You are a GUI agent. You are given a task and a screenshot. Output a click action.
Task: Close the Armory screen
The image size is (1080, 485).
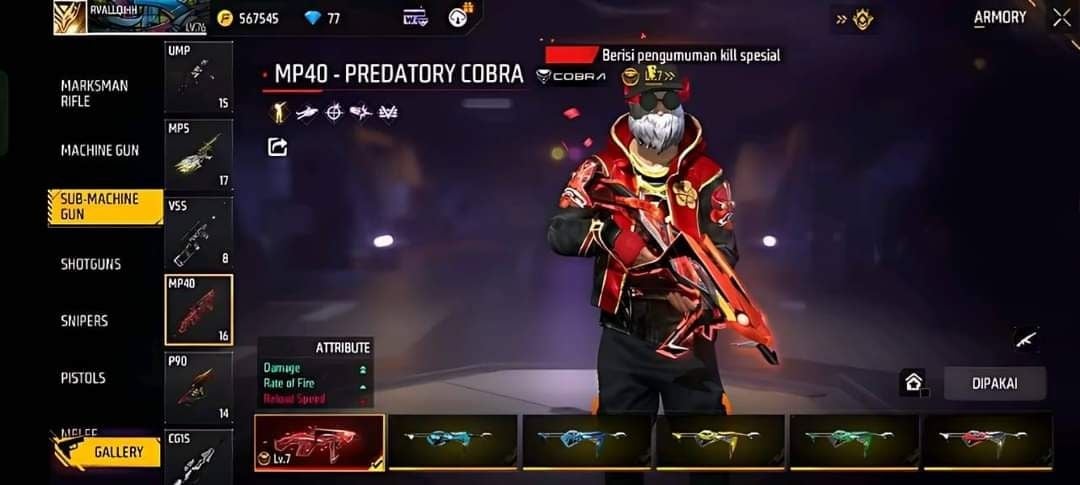coord(1061,17)
